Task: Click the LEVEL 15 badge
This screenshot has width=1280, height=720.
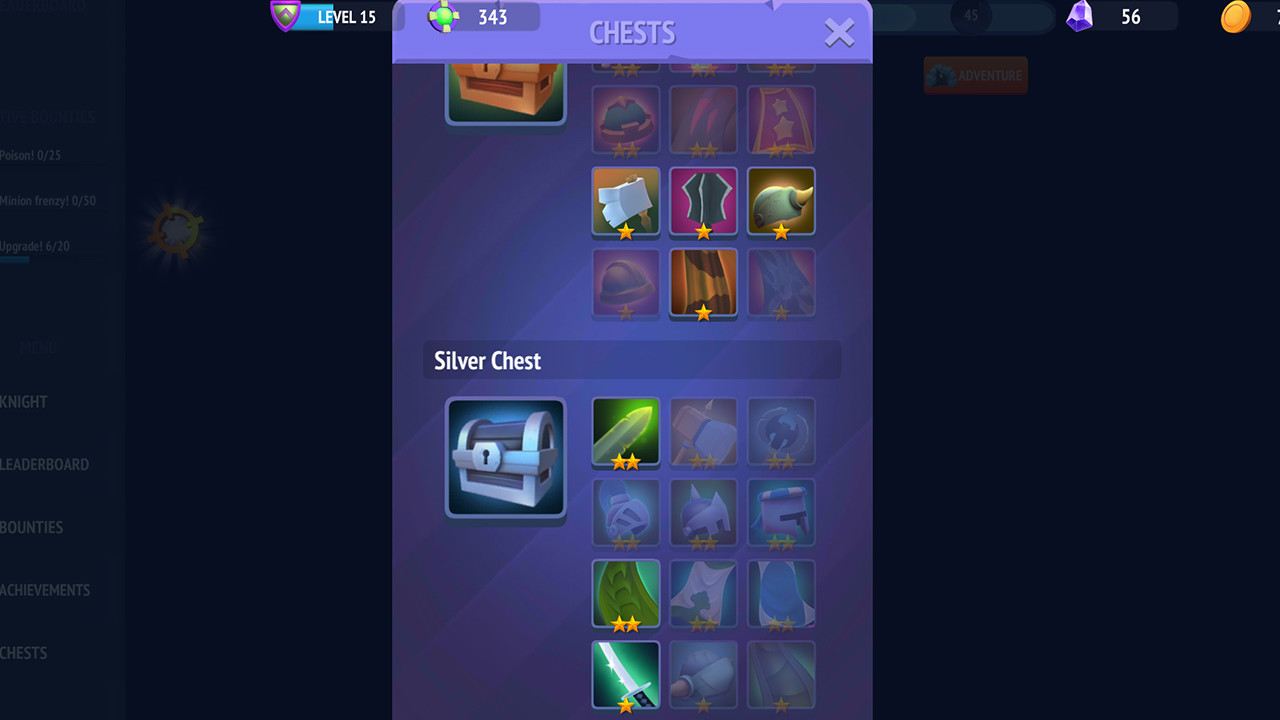Action: pyautogui.click(x=330, y=17)
